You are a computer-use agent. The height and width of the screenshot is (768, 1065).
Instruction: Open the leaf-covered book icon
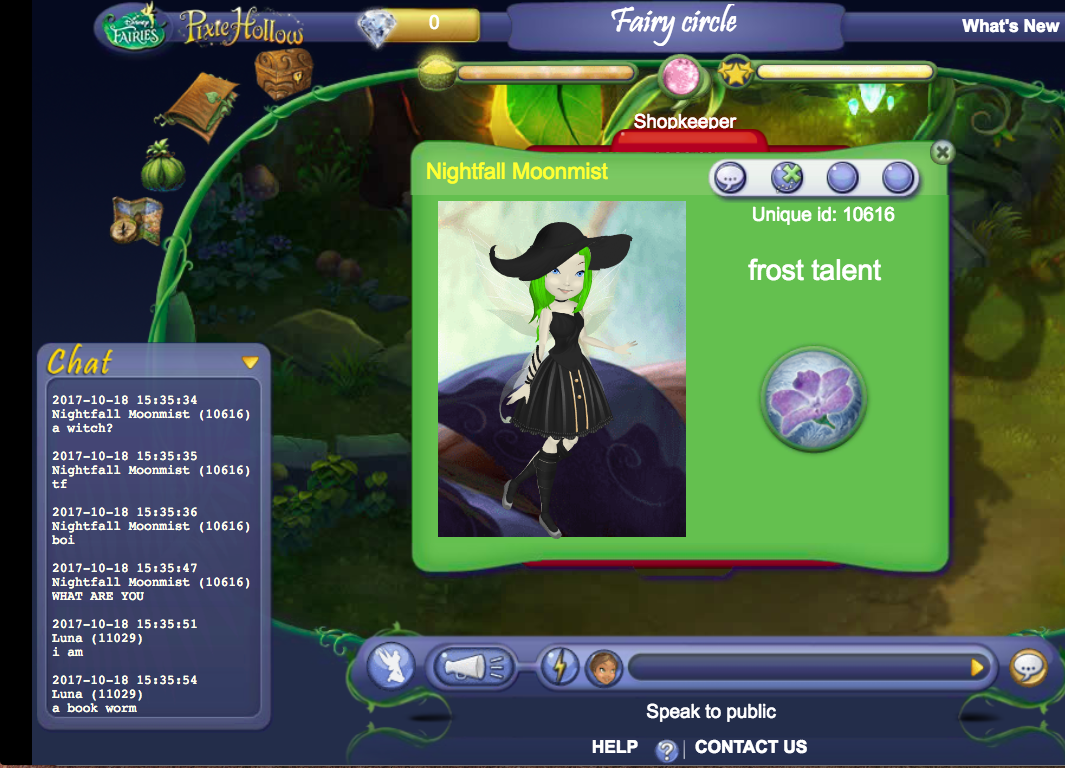[x=203, y=107]
